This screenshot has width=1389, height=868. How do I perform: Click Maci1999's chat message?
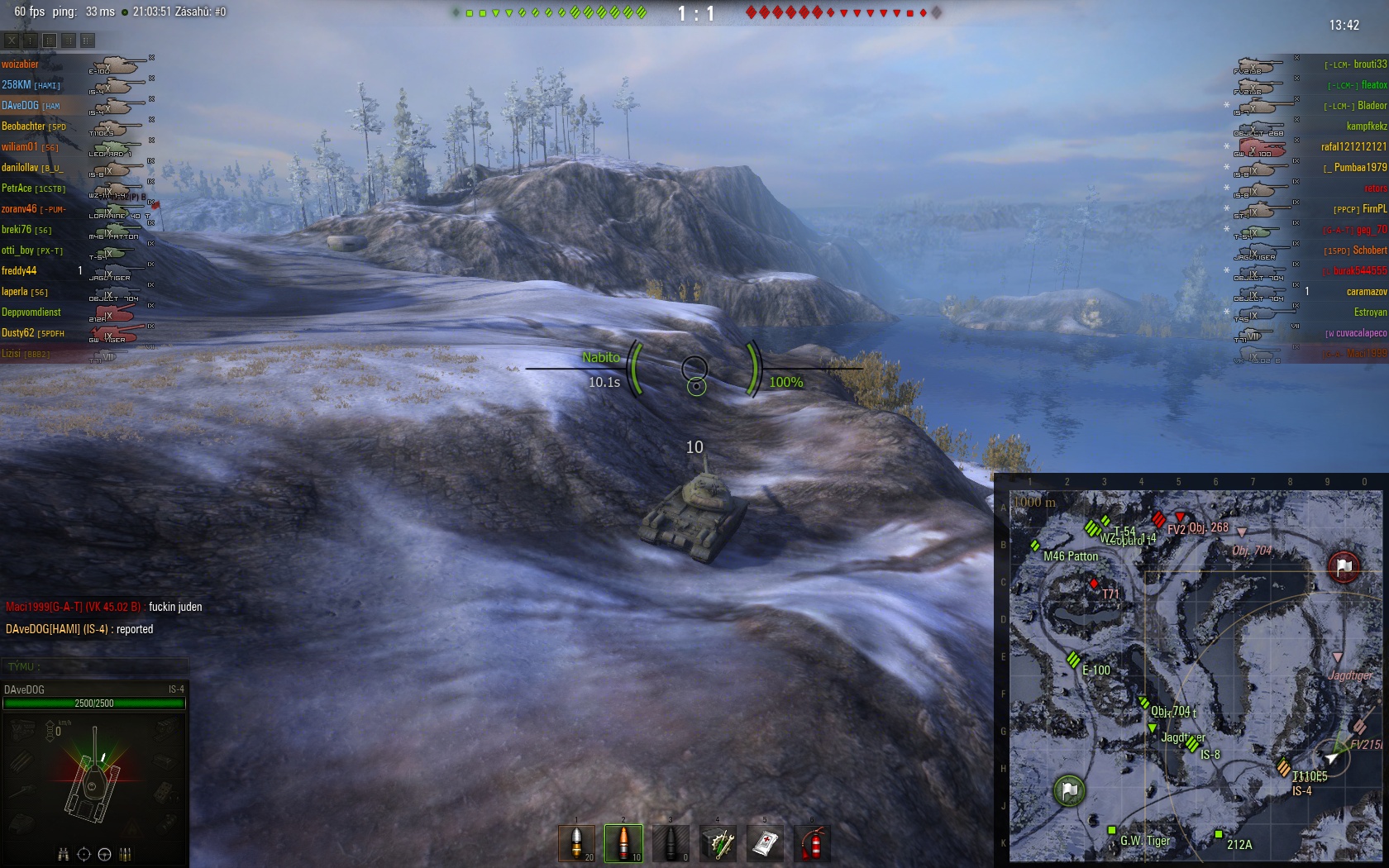click(x=104, y=607)
